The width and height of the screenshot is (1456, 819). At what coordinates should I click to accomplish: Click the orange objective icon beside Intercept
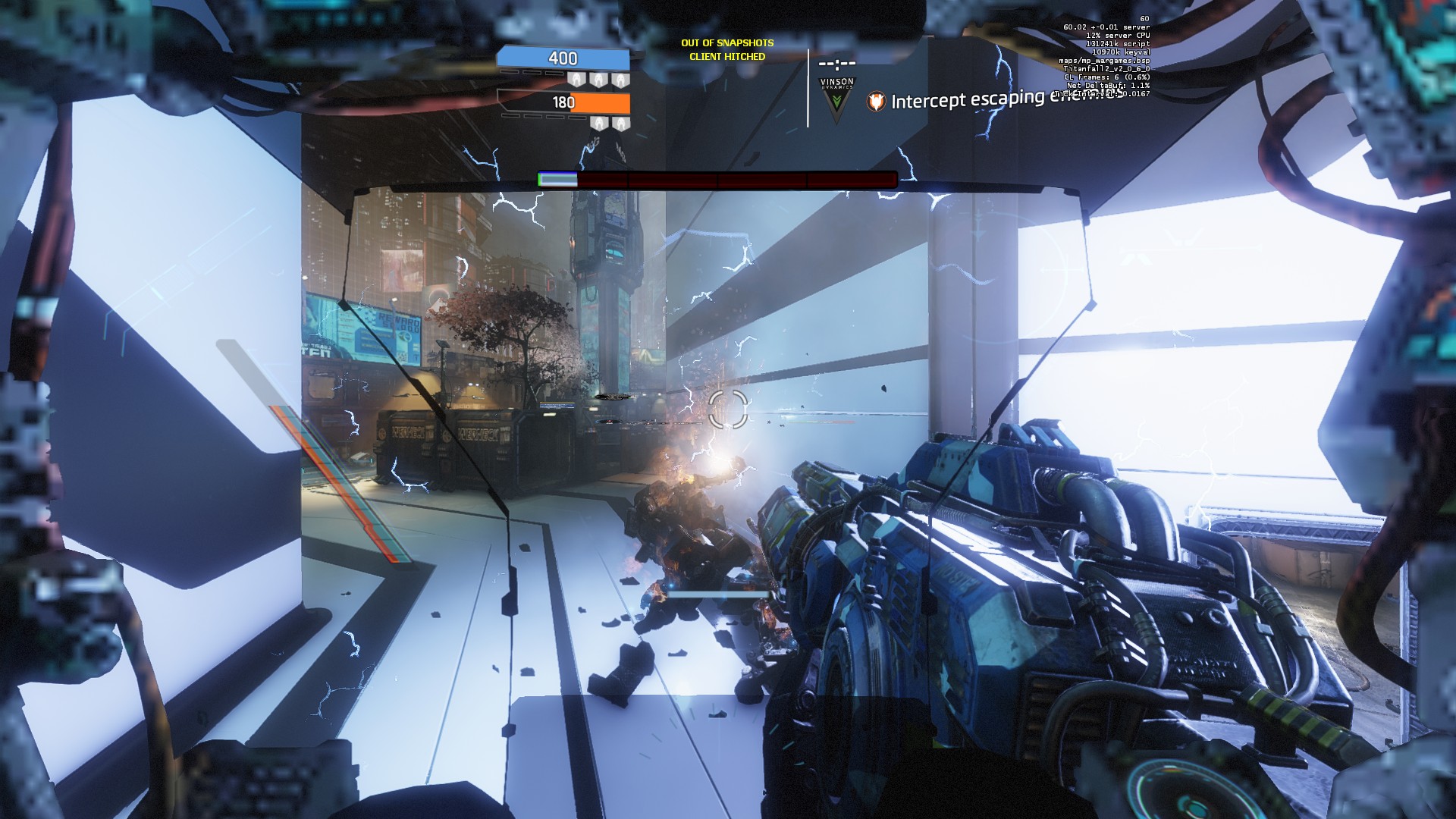click(876, 102)
